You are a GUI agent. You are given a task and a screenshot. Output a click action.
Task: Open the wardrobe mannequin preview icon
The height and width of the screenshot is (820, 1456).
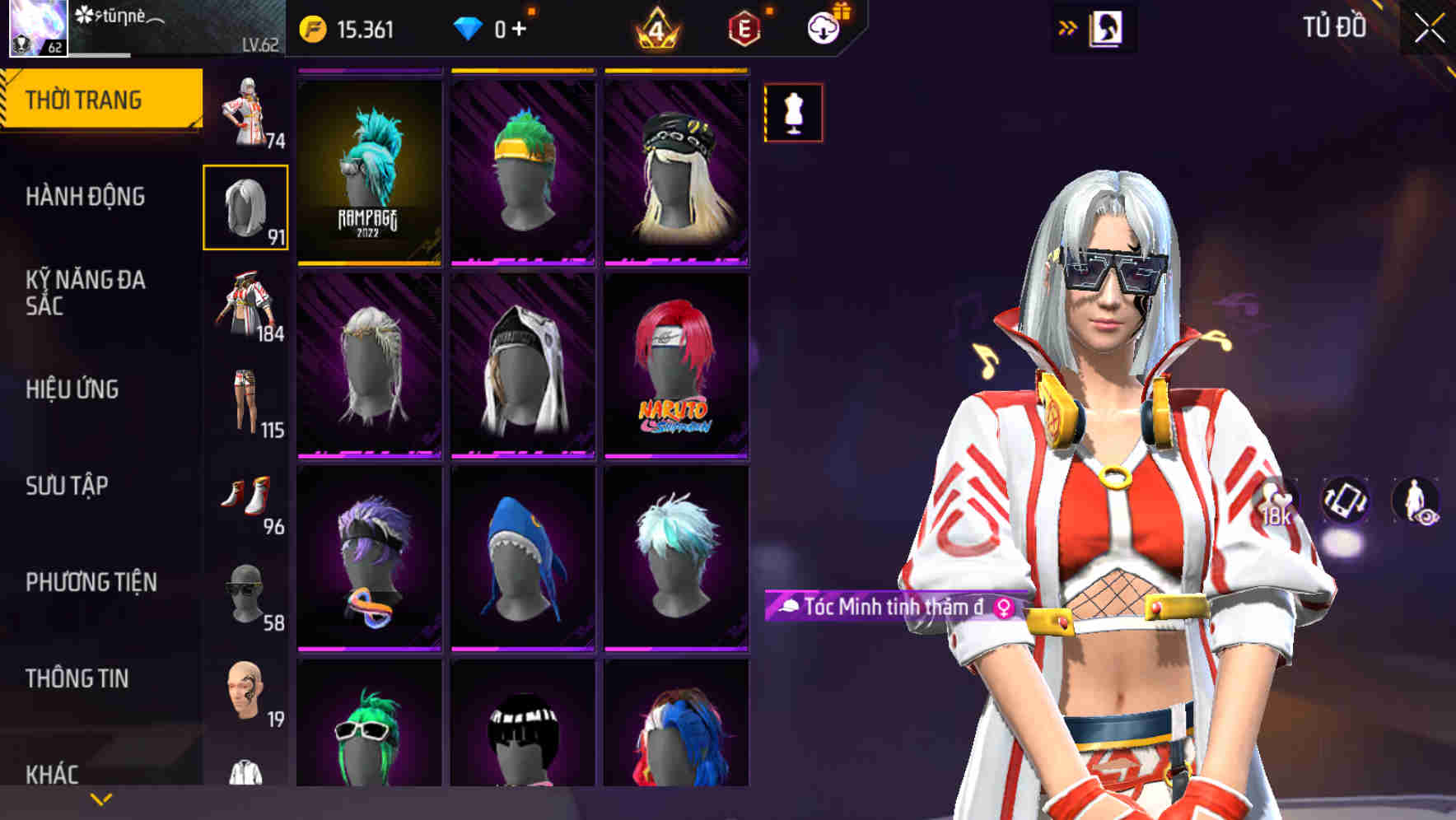[793, 113]
